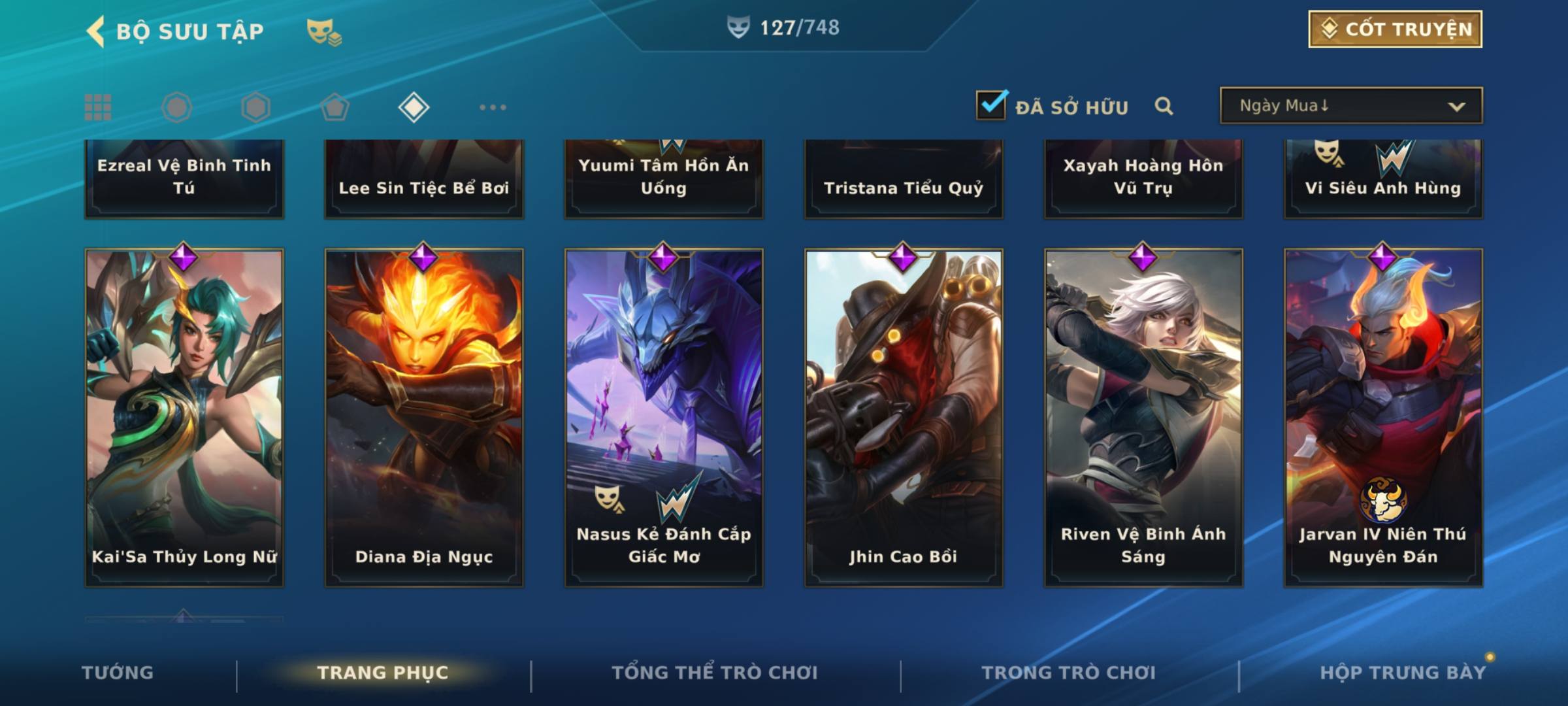Select the Diana Địa Ngục skin

point(424,417)
